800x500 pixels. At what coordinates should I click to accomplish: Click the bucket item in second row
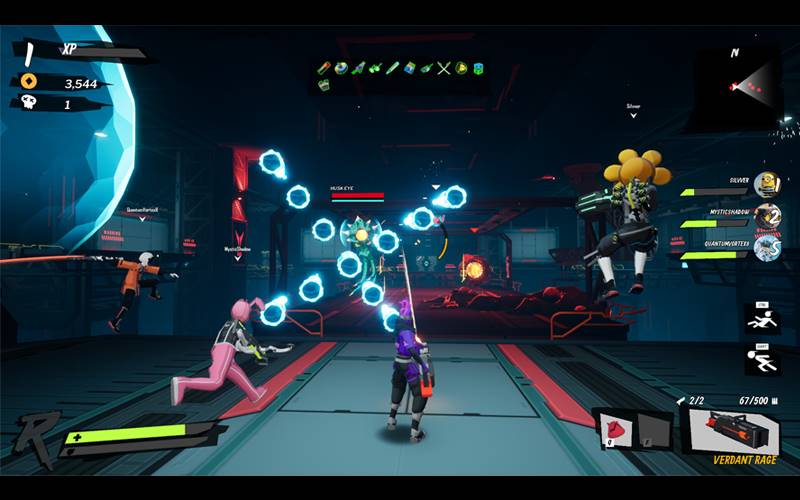tap(325, 86)
